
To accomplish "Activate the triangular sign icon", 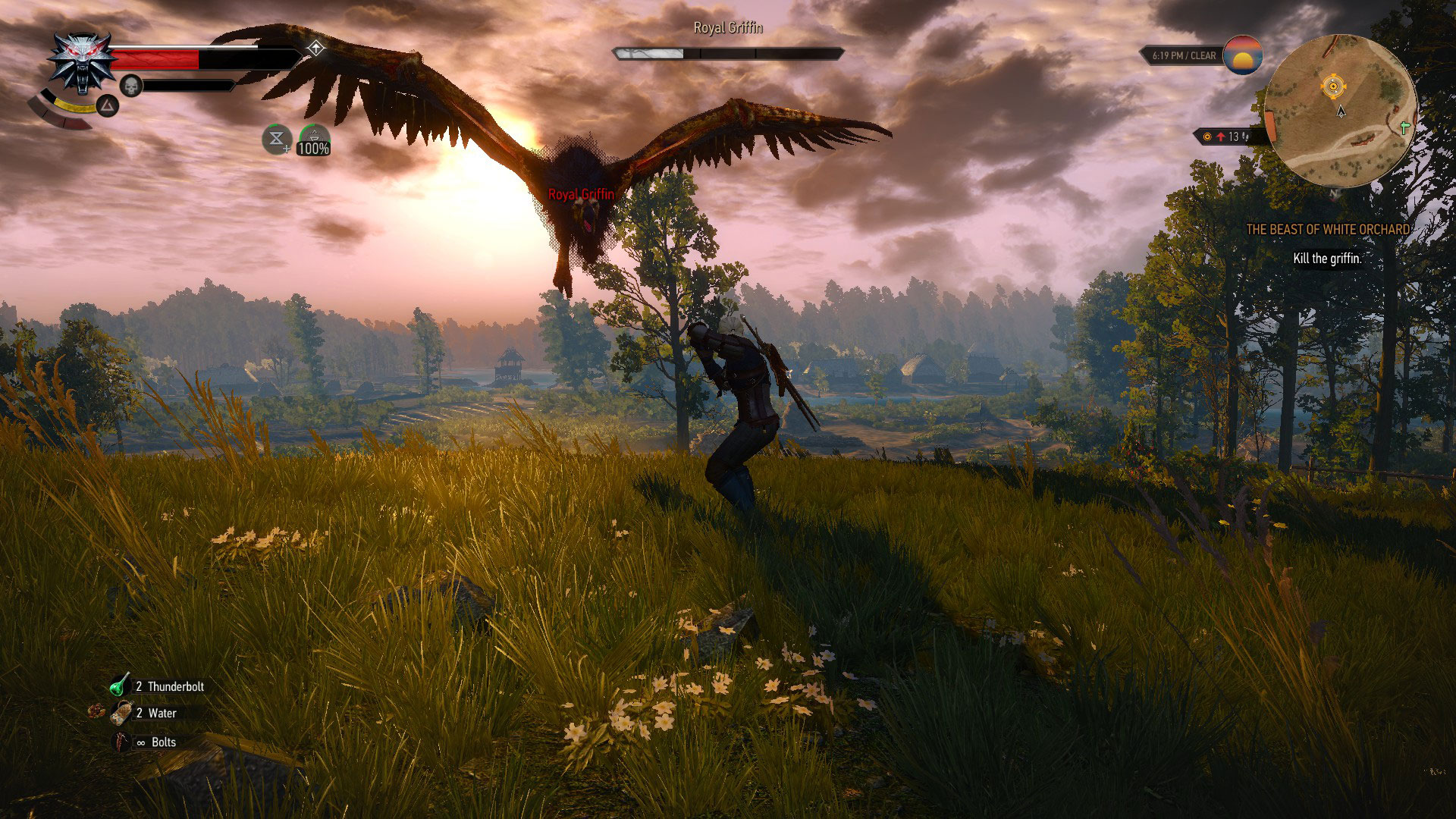I will click(108, 106).
